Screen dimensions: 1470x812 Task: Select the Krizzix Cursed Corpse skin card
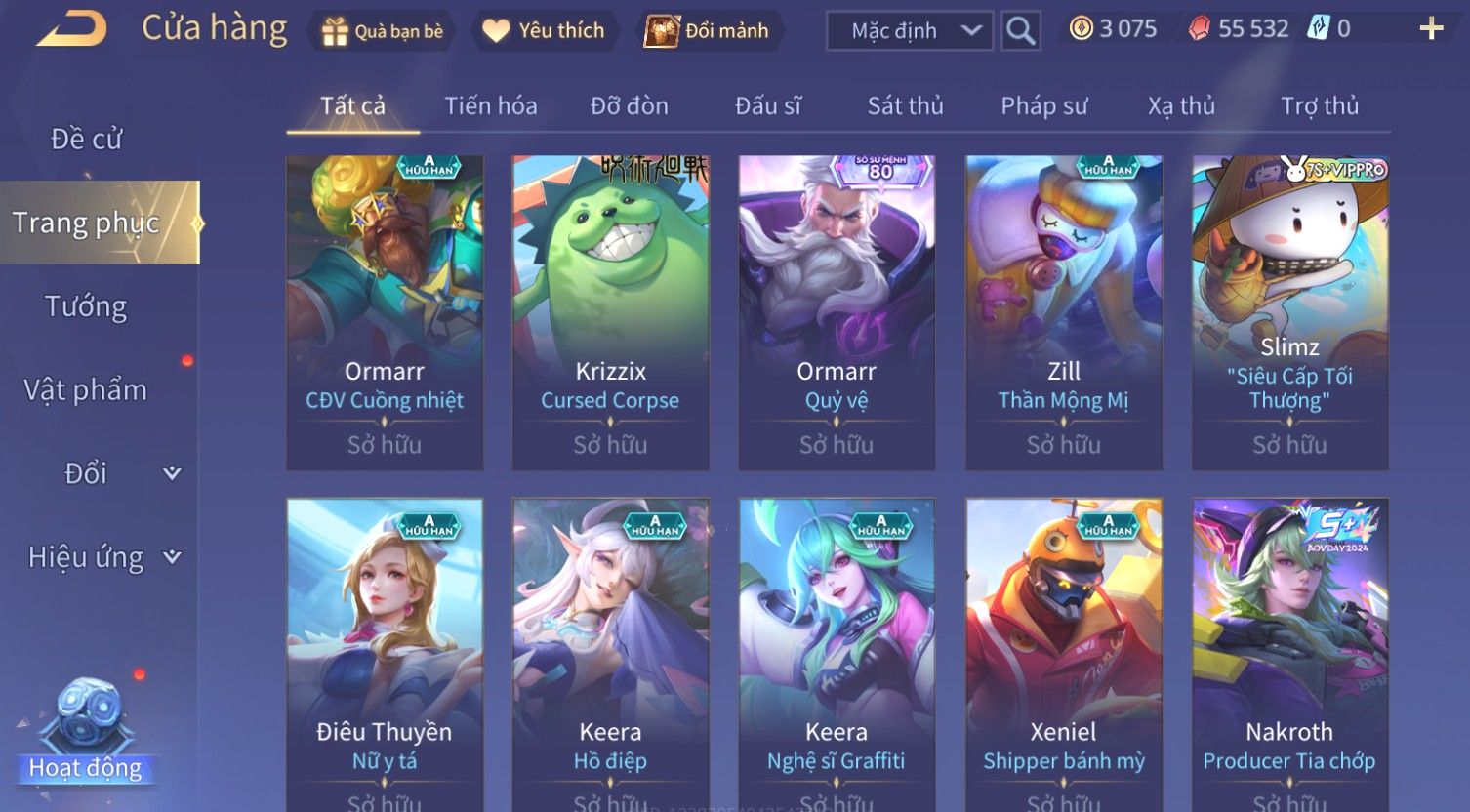(610, 312)
